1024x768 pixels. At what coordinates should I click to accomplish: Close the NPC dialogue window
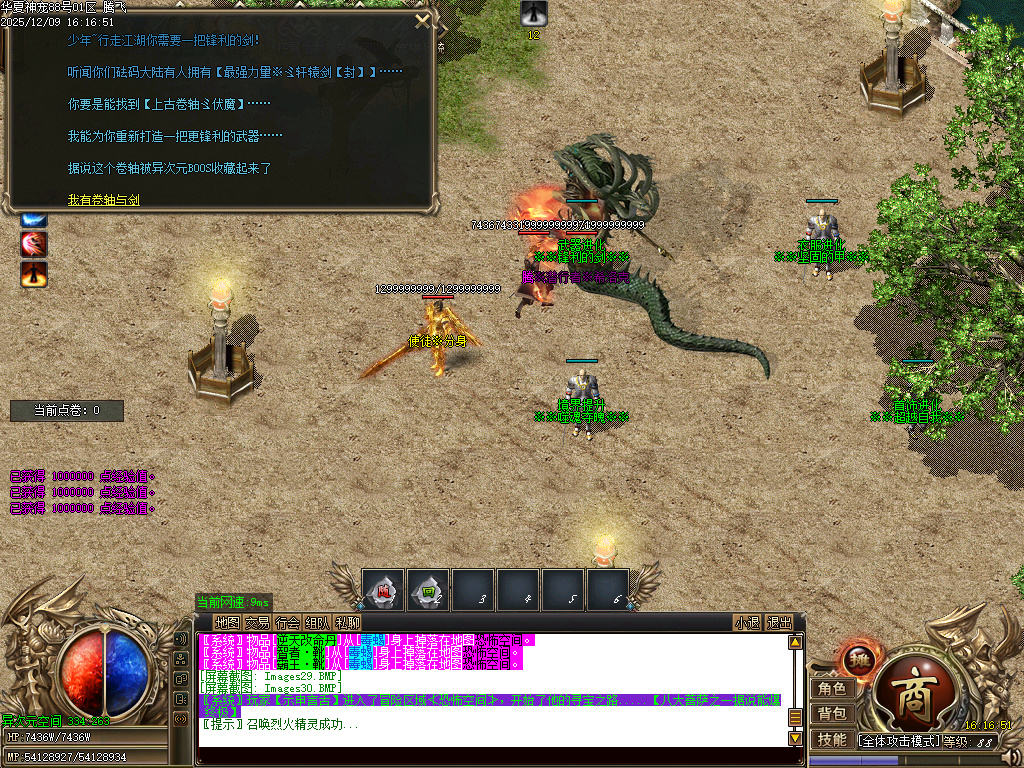423,20
